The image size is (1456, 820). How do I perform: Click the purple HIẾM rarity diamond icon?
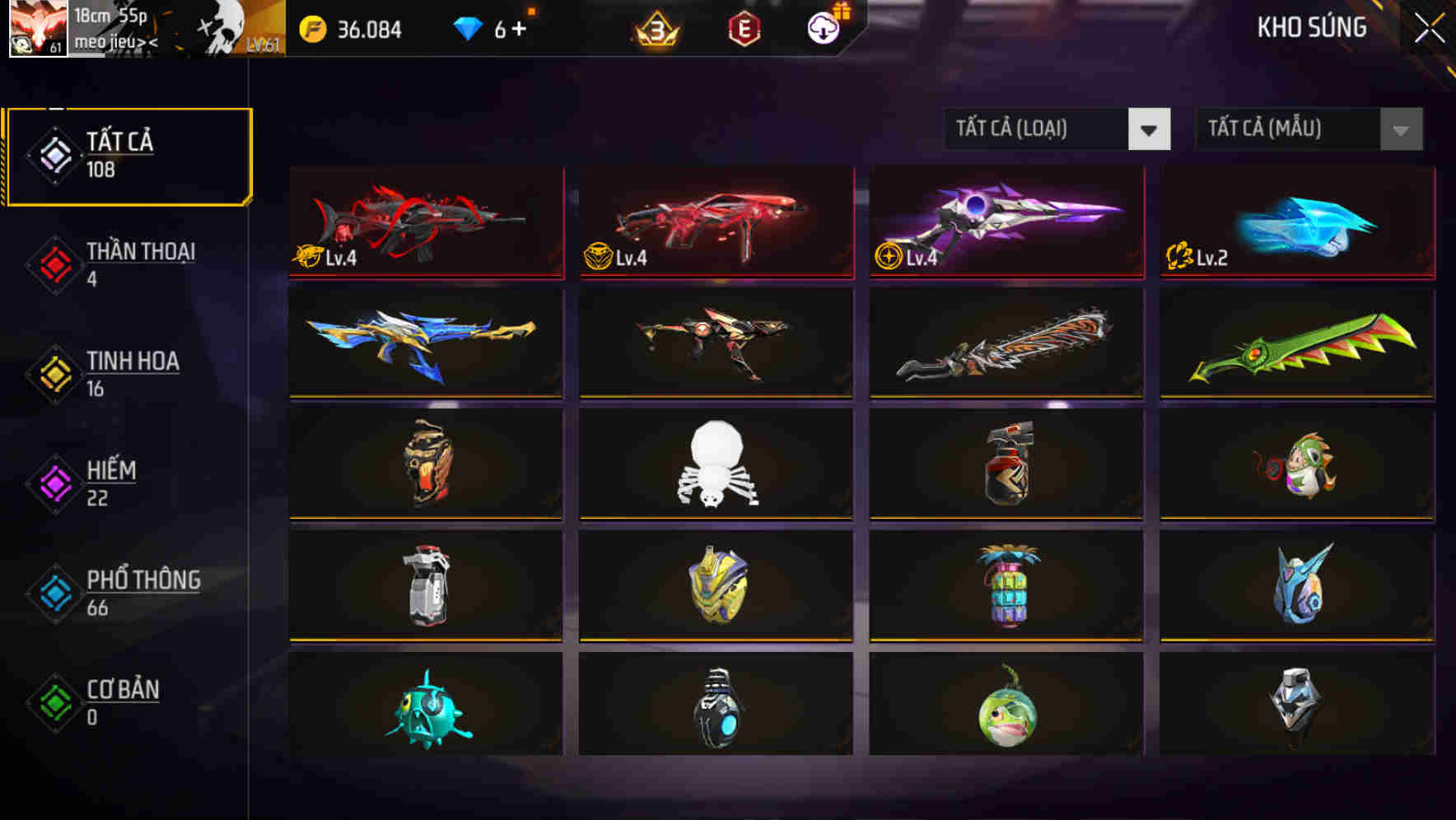54,482
